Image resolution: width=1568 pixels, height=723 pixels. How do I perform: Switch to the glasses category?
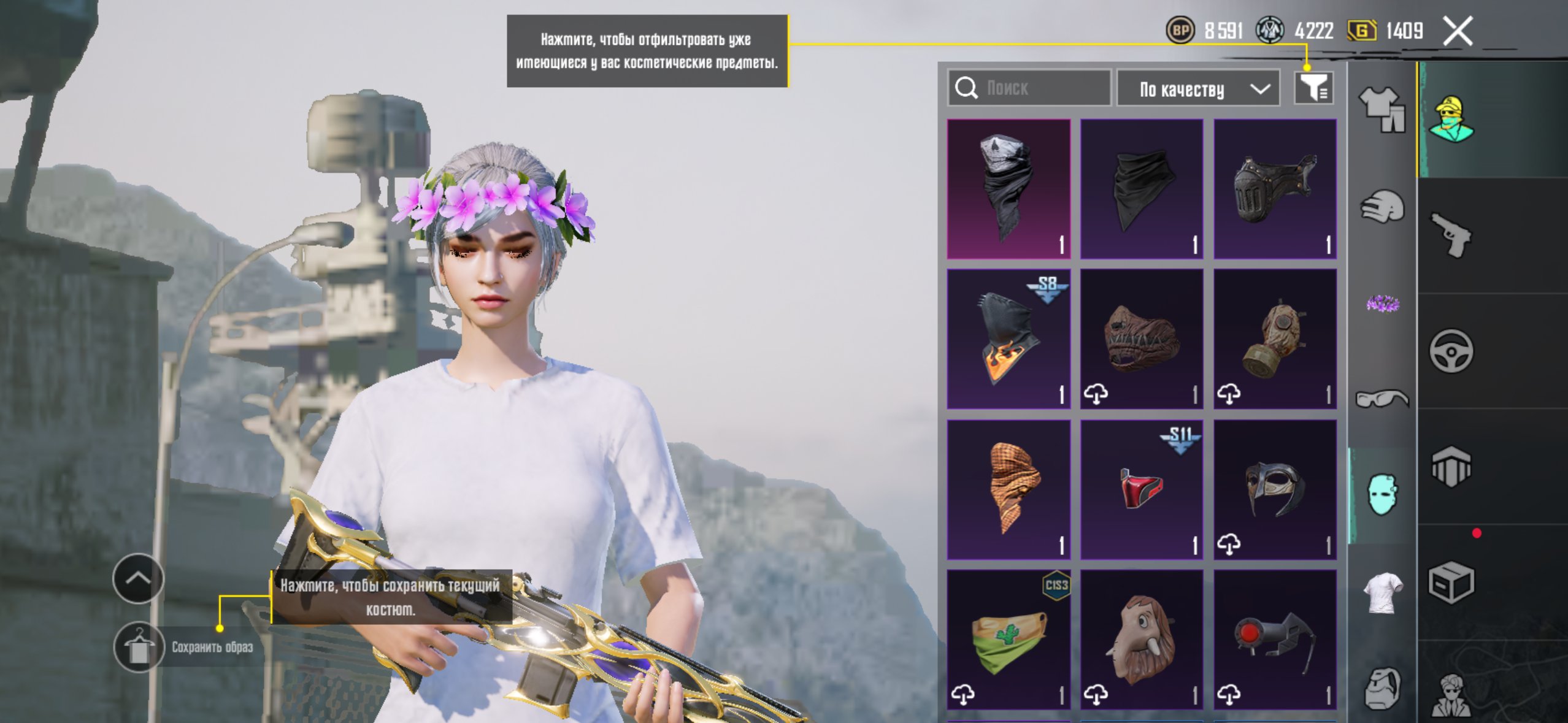pyautogui.click(x=1382, y=399)
